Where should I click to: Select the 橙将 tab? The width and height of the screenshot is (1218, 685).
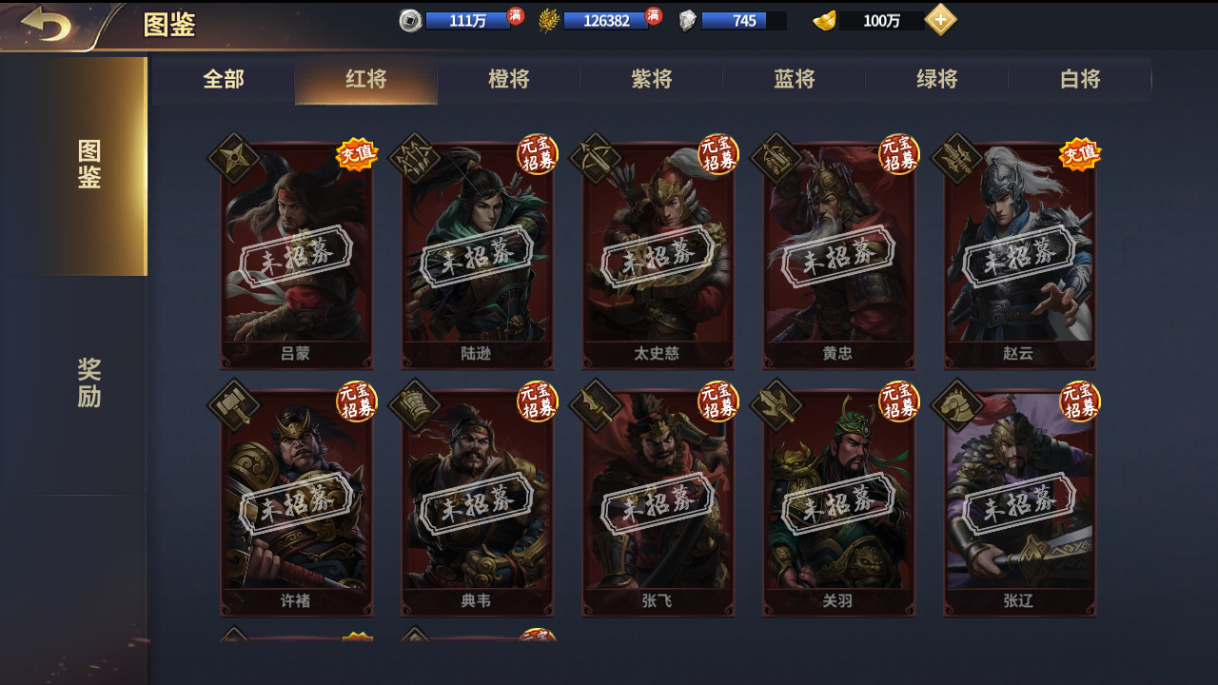509,80
